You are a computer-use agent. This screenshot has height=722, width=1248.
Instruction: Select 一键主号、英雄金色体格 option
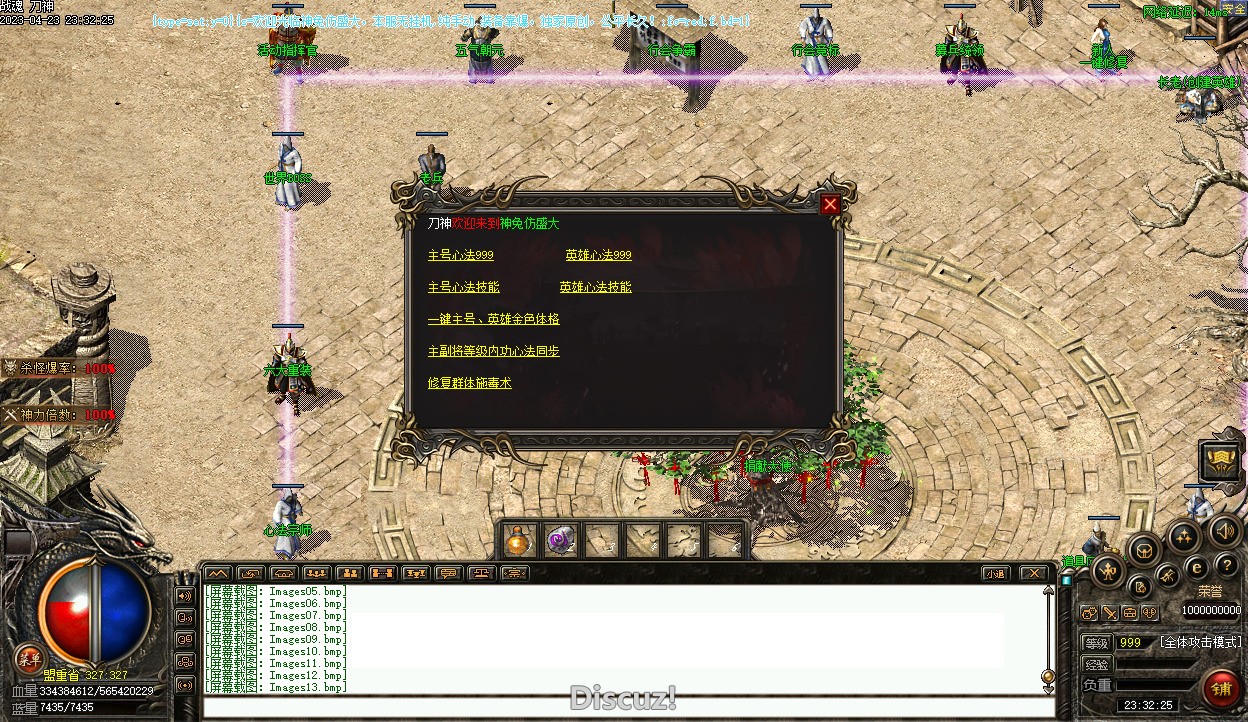coord(494,319)
